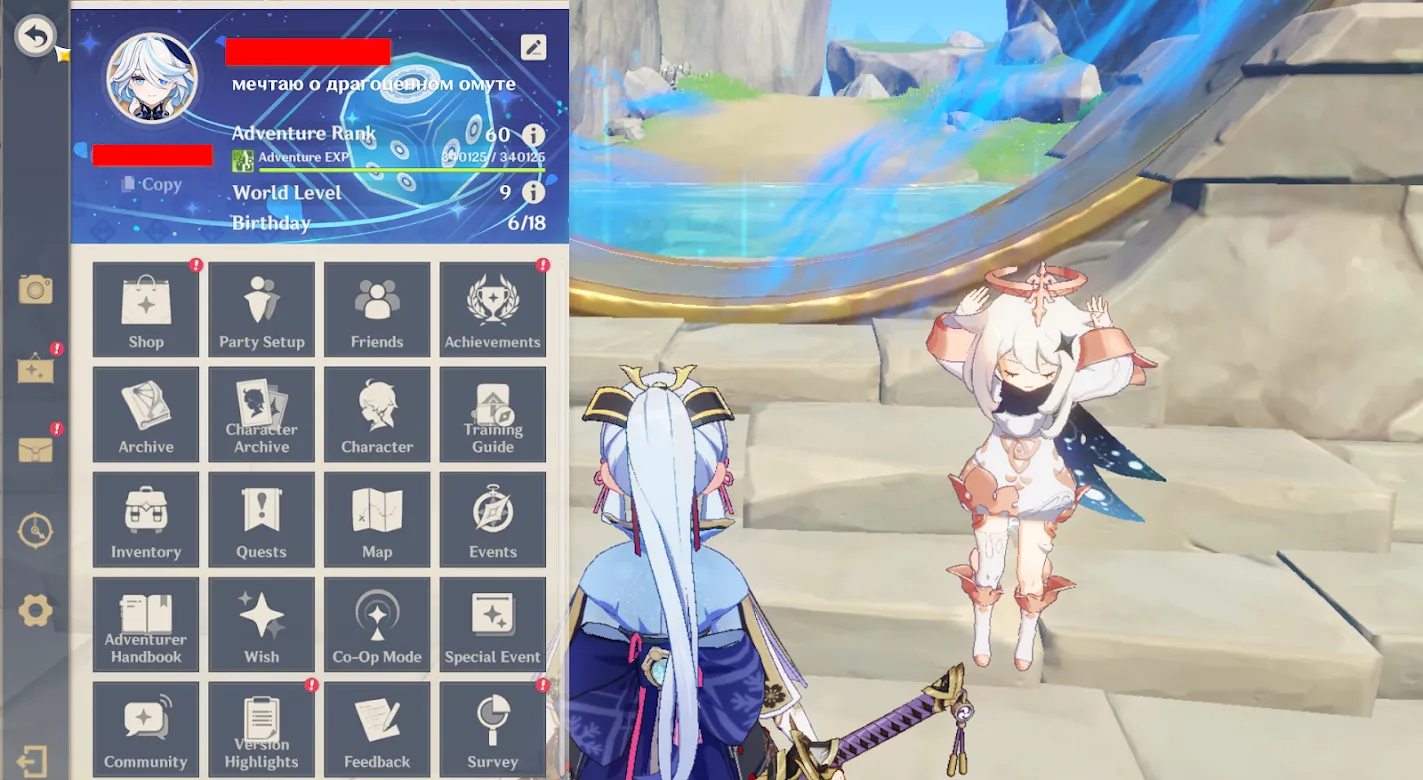
Task: Open the Quests log
Action: coord(261,519)
